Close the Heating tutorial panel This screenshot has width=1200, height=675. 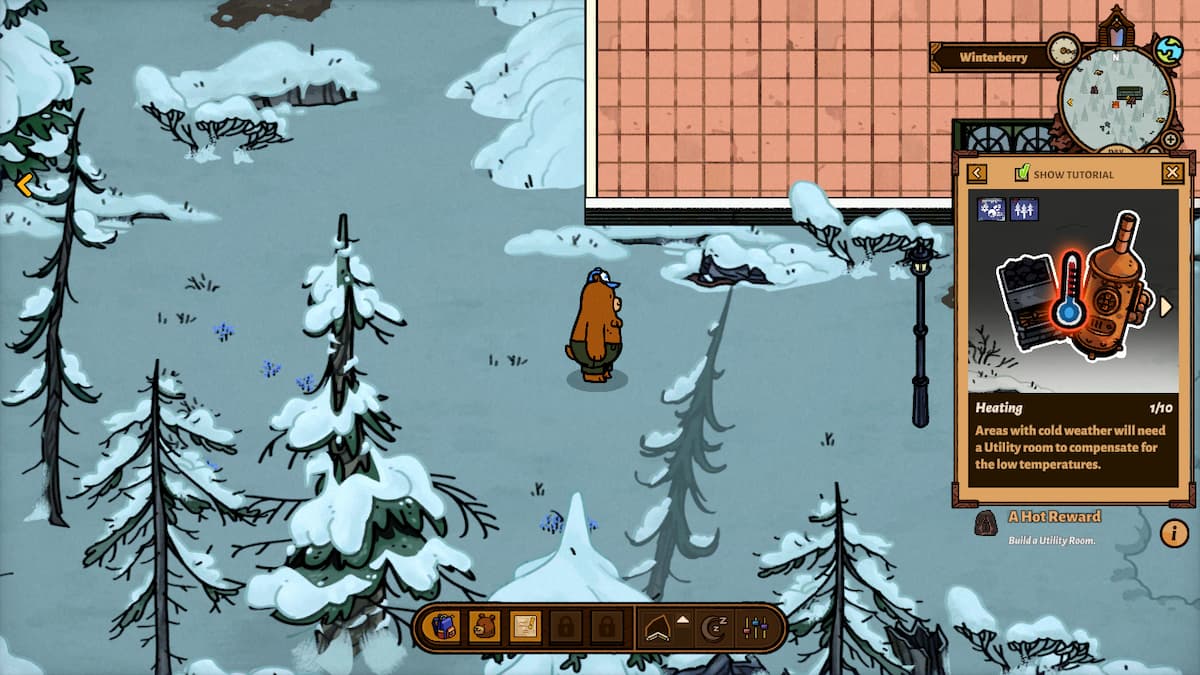click(1173, 173)
